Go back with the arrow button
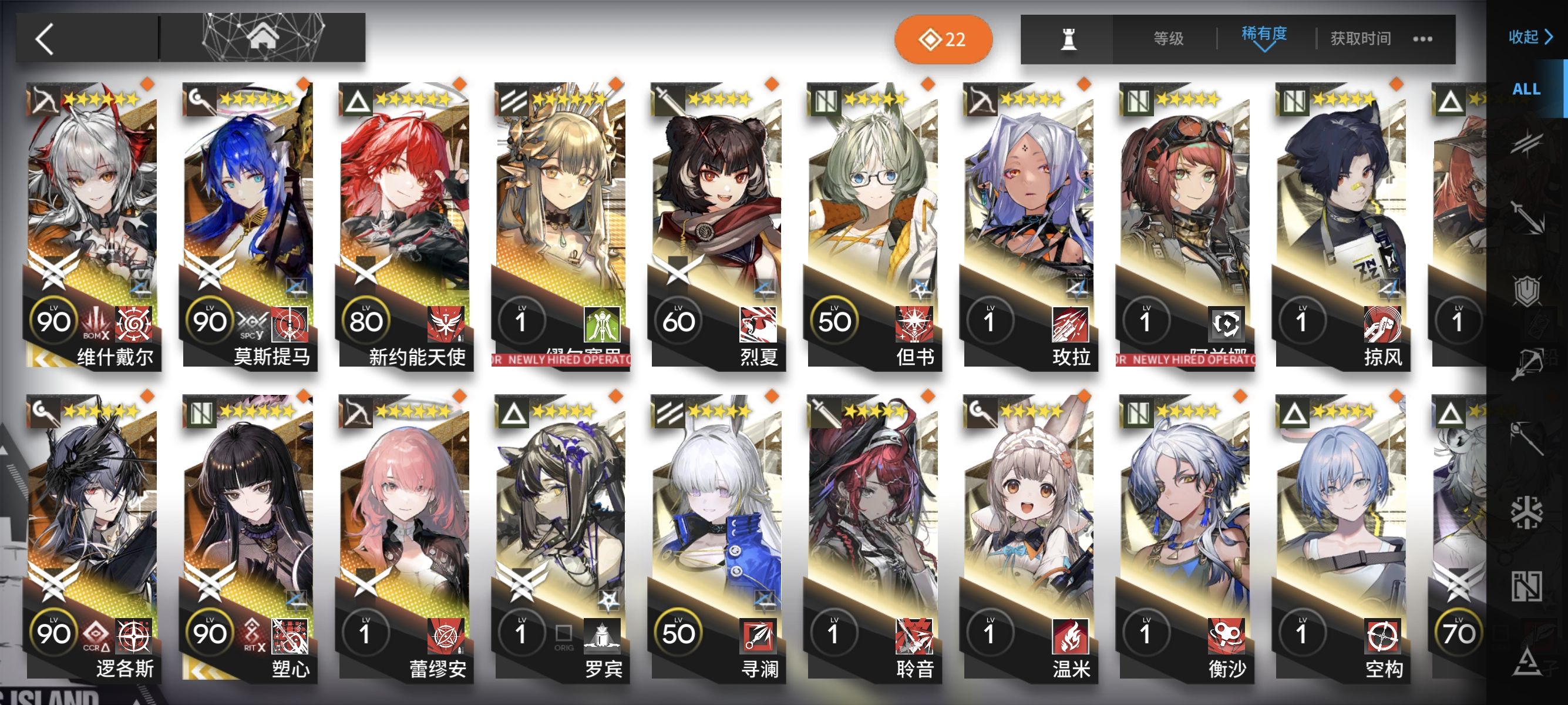 45,39
